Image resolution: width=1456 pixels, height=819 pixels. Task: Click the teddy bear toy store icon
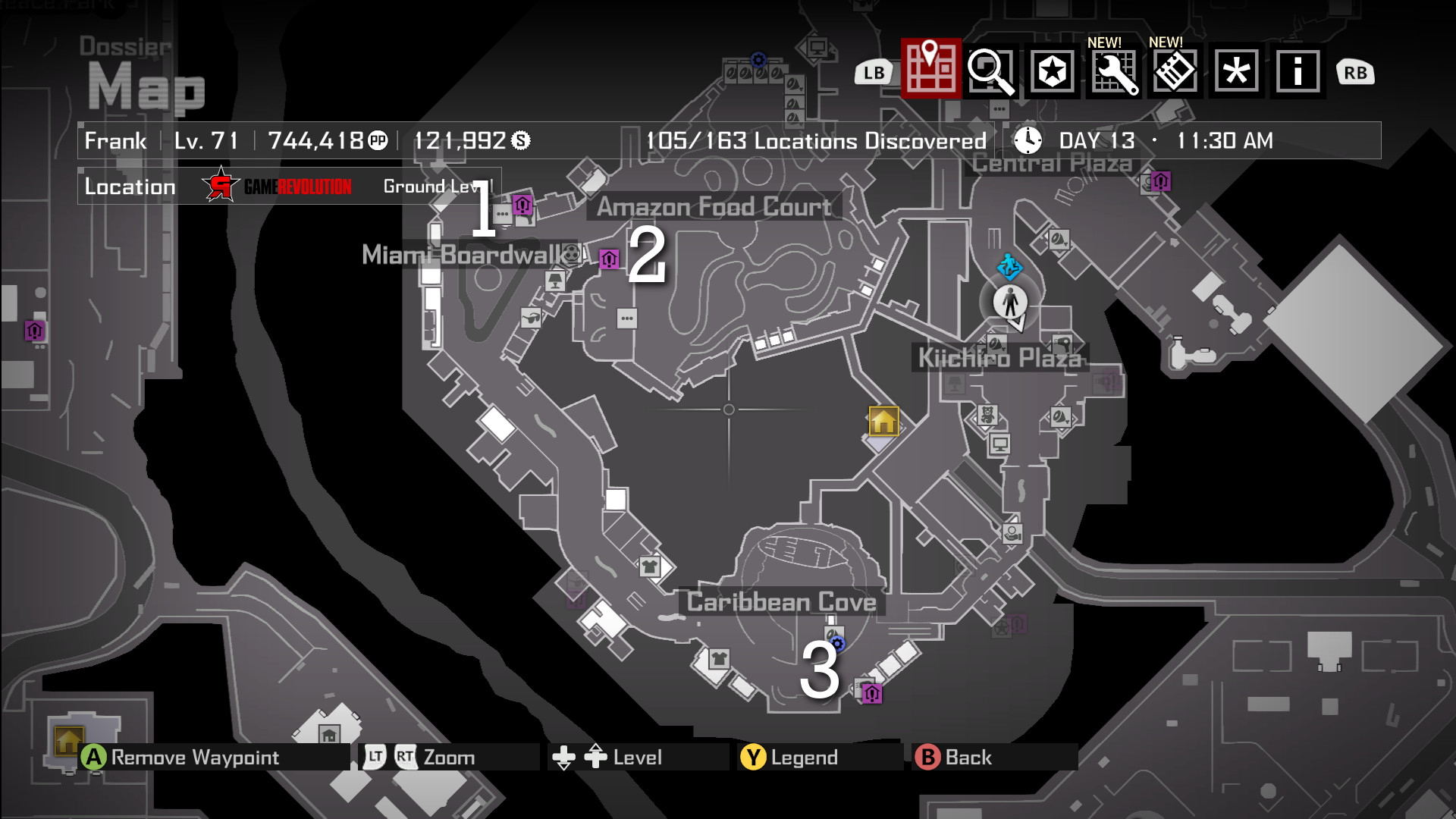click(x=987, y=416)
